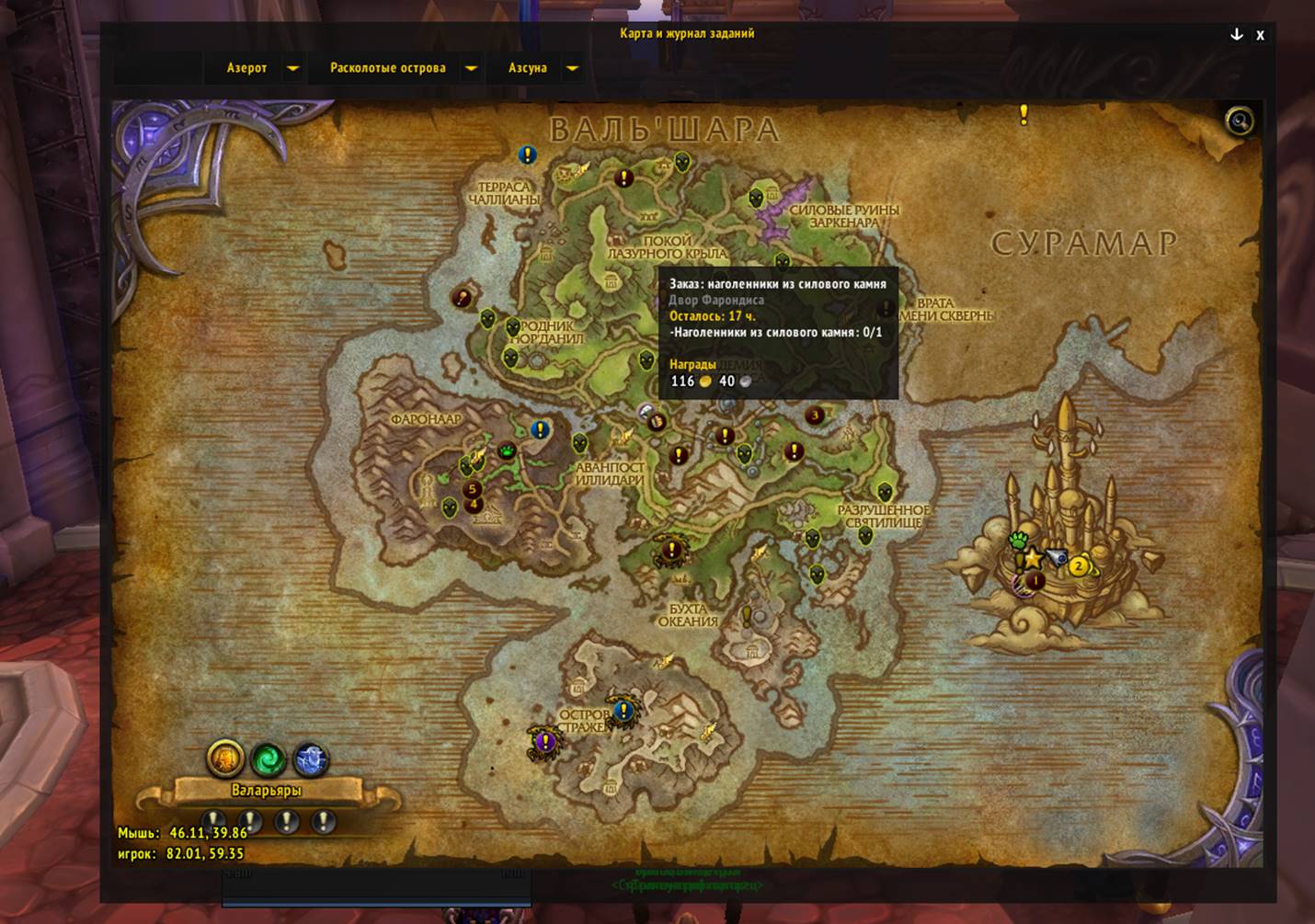
Task: Select the golden emissary bounty icon
Action: tap(224, 759)
